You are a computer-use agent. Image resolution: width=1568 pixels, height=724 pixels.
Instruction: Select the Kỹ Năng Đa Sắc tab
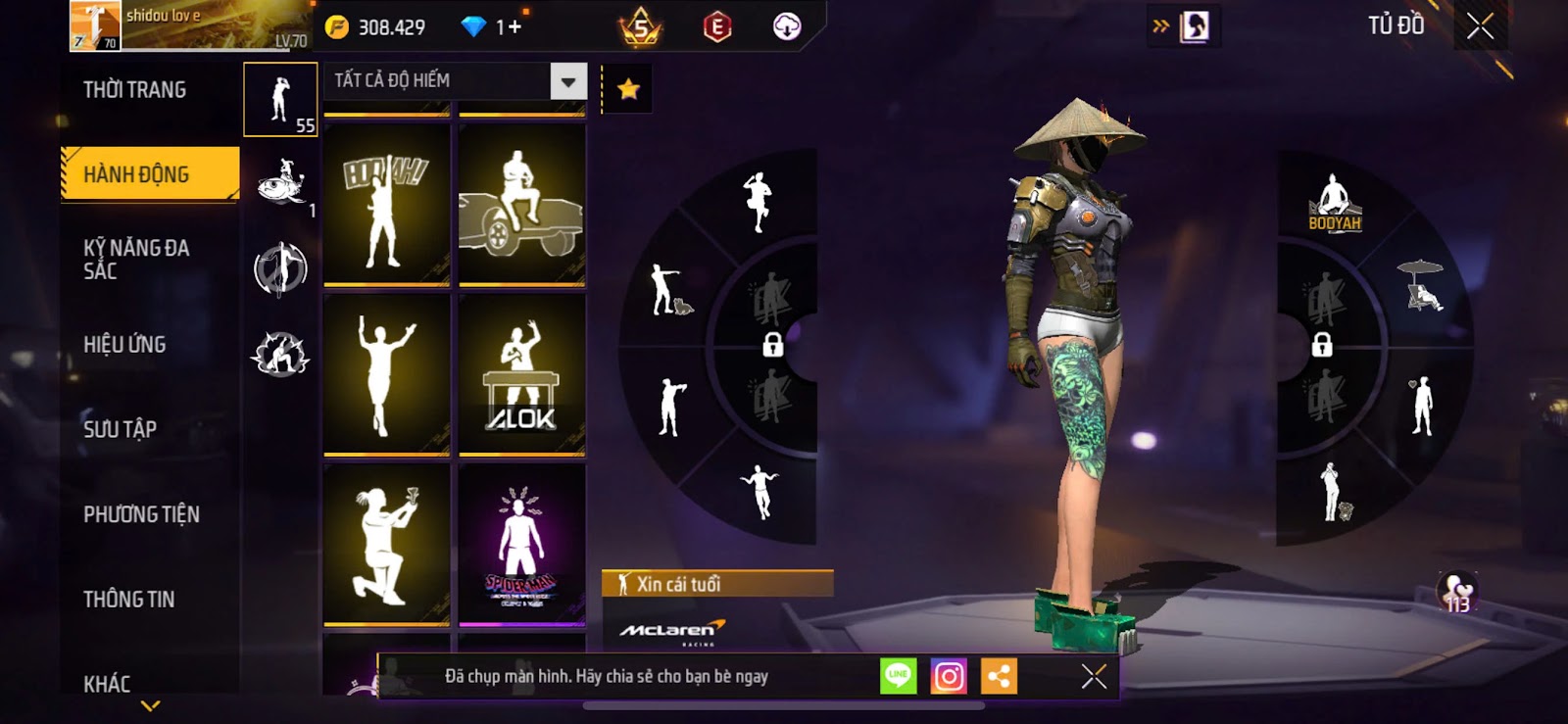coord(136,259)
